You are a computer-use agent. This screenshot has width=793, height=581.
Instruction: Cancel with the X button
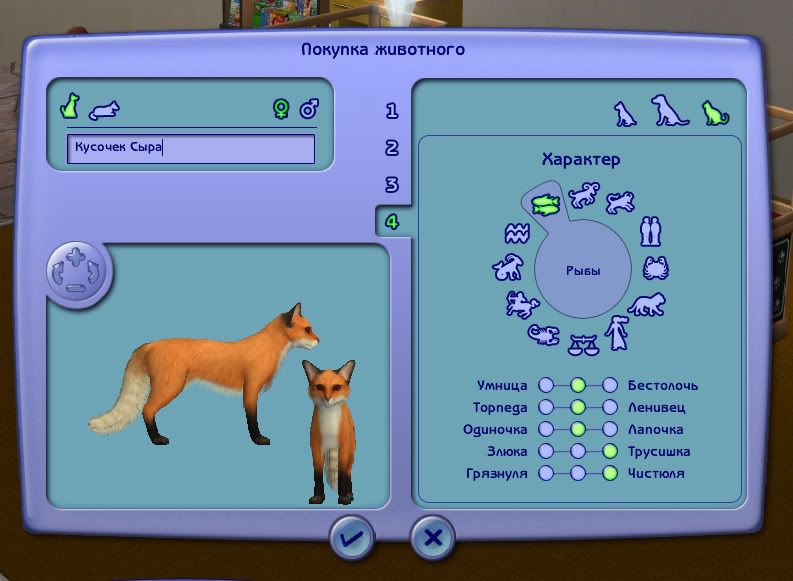pos(432,538)
